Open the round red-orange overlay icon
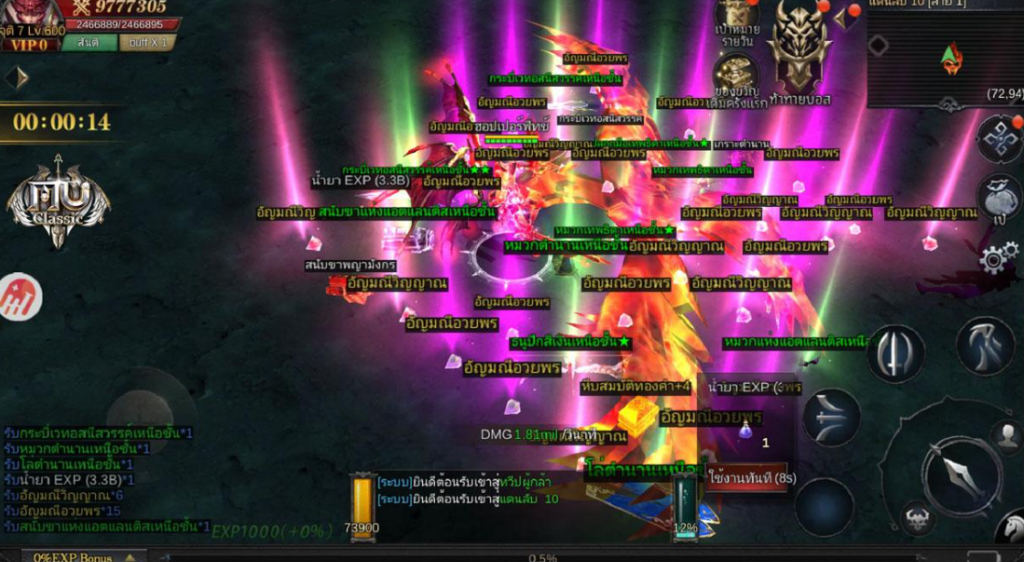Screen dimensions: 1024x562 (x=19, y=298)
